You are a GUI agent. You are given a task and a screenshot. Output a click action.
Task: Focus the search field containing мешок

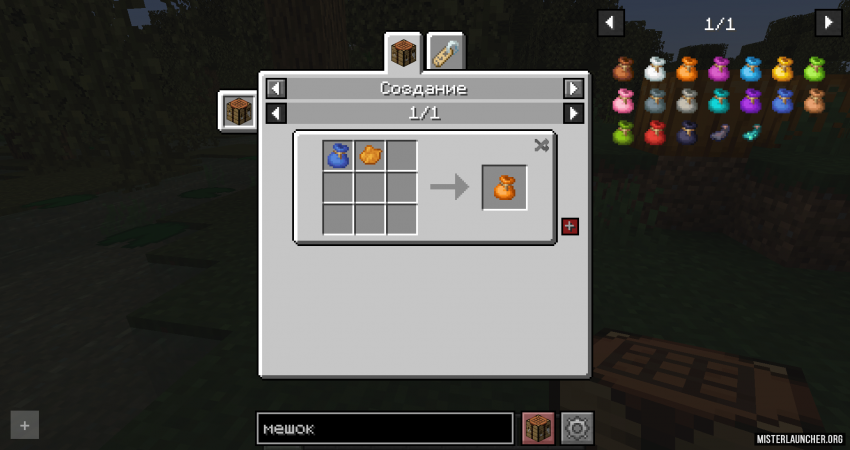tap(385, 428)
